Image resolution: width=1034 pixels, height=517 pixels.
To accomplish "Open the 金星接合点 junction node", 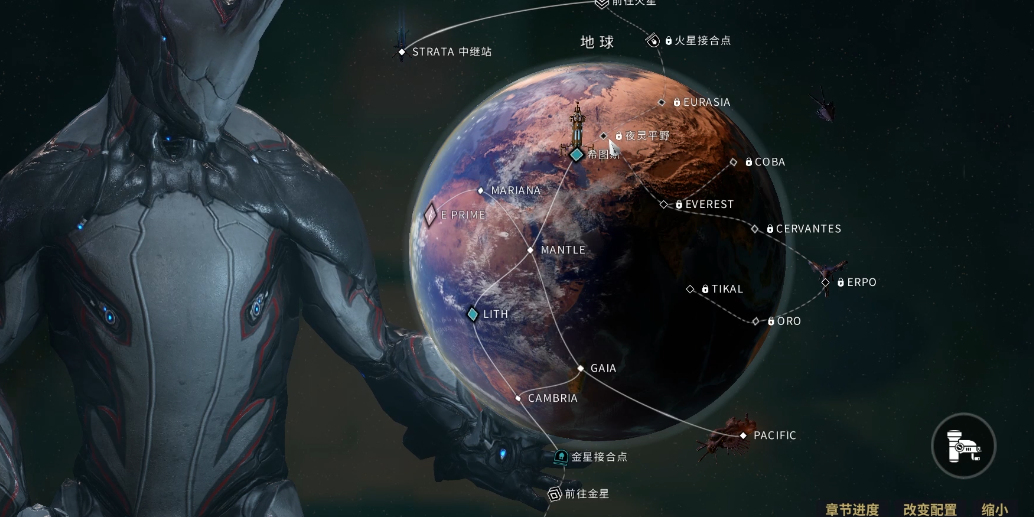I will pos(561,457).
